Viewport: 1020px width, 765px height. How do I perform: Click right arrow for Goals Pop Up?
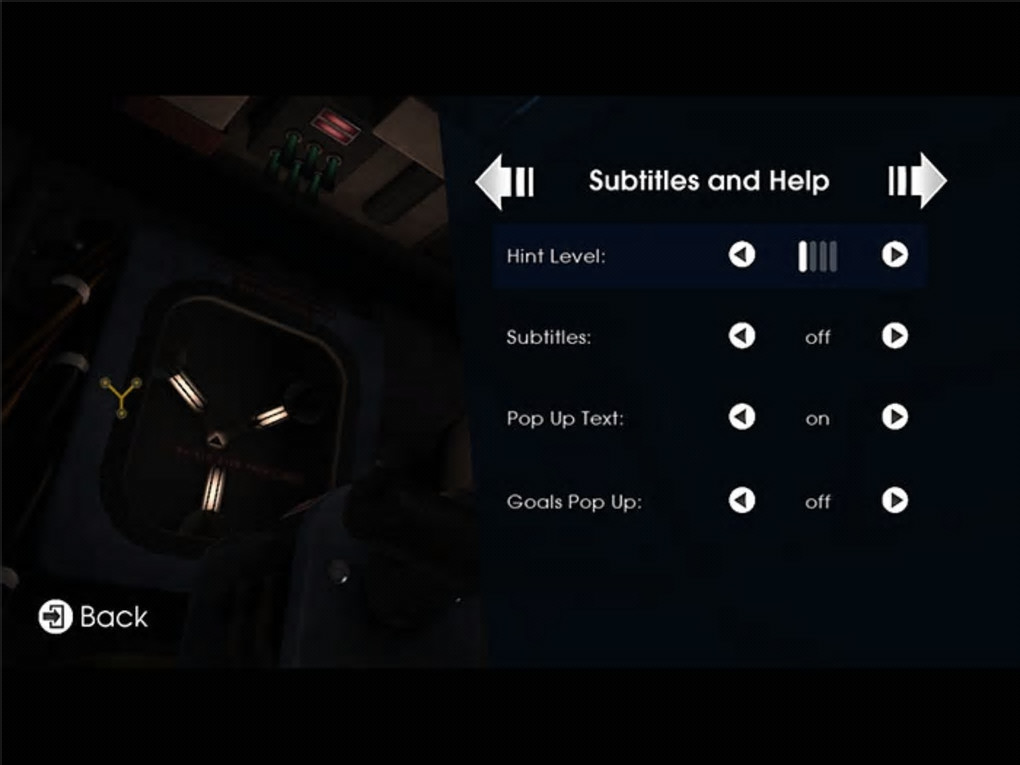[894, 500]
